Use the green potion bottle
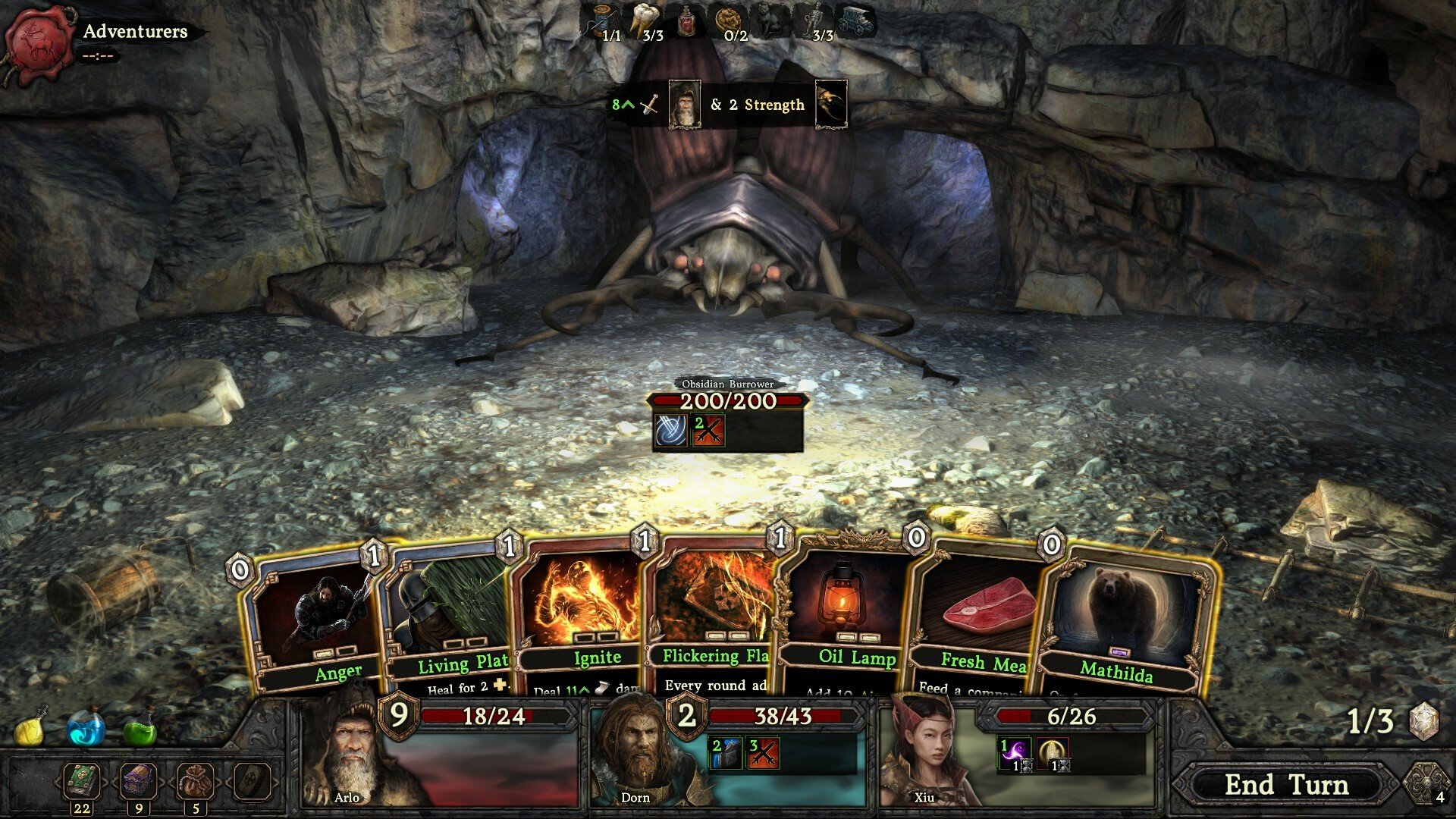 pyautogui.click(x=140, y=728)
